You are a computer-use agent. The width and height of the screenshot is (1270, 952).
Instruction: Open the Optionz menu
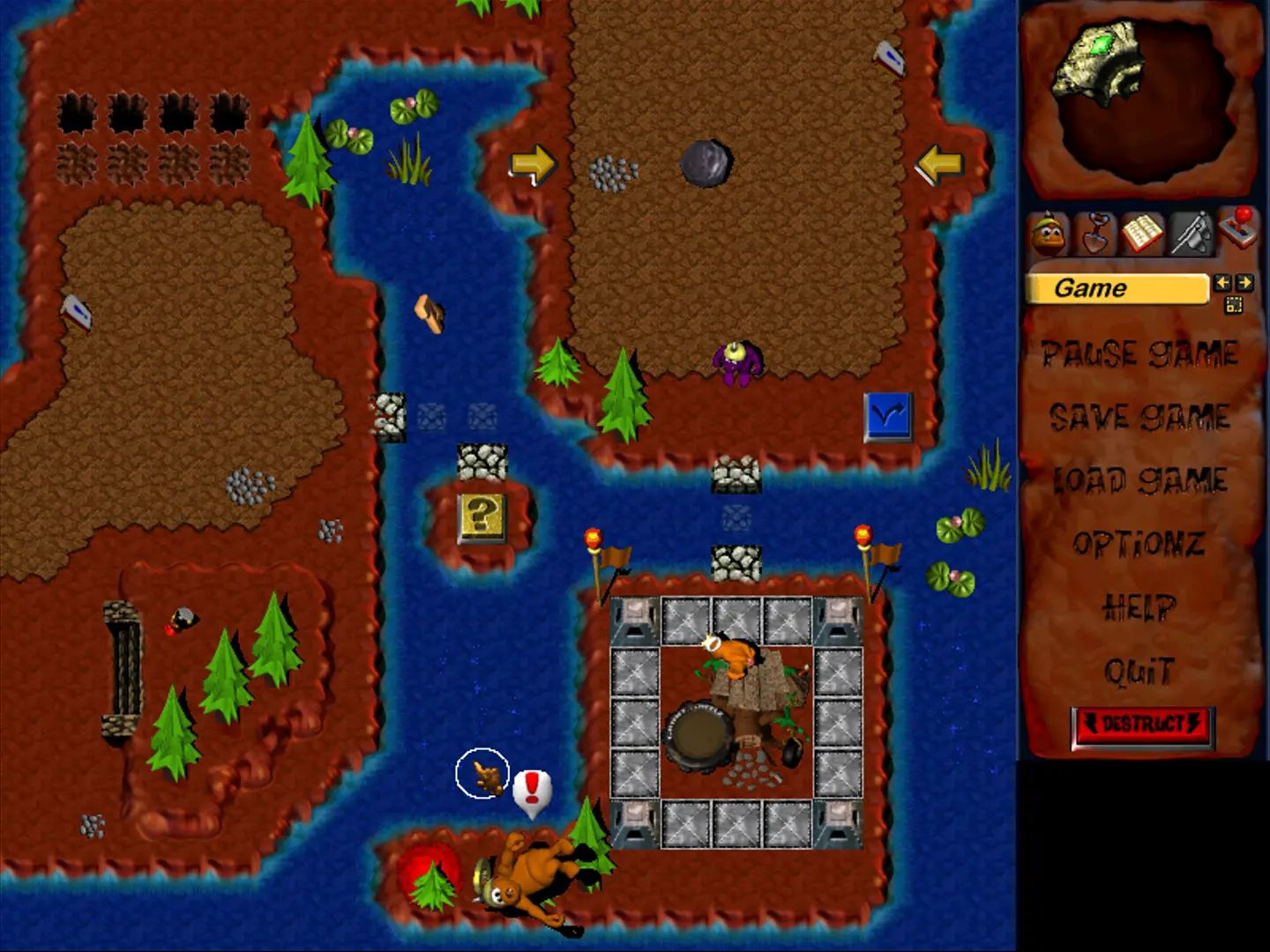click(x=1139, y=544)
